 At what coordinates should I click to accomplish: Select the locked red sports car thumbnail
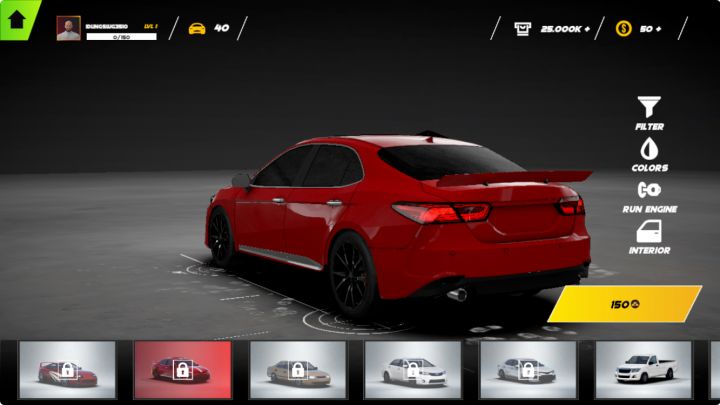67,370
